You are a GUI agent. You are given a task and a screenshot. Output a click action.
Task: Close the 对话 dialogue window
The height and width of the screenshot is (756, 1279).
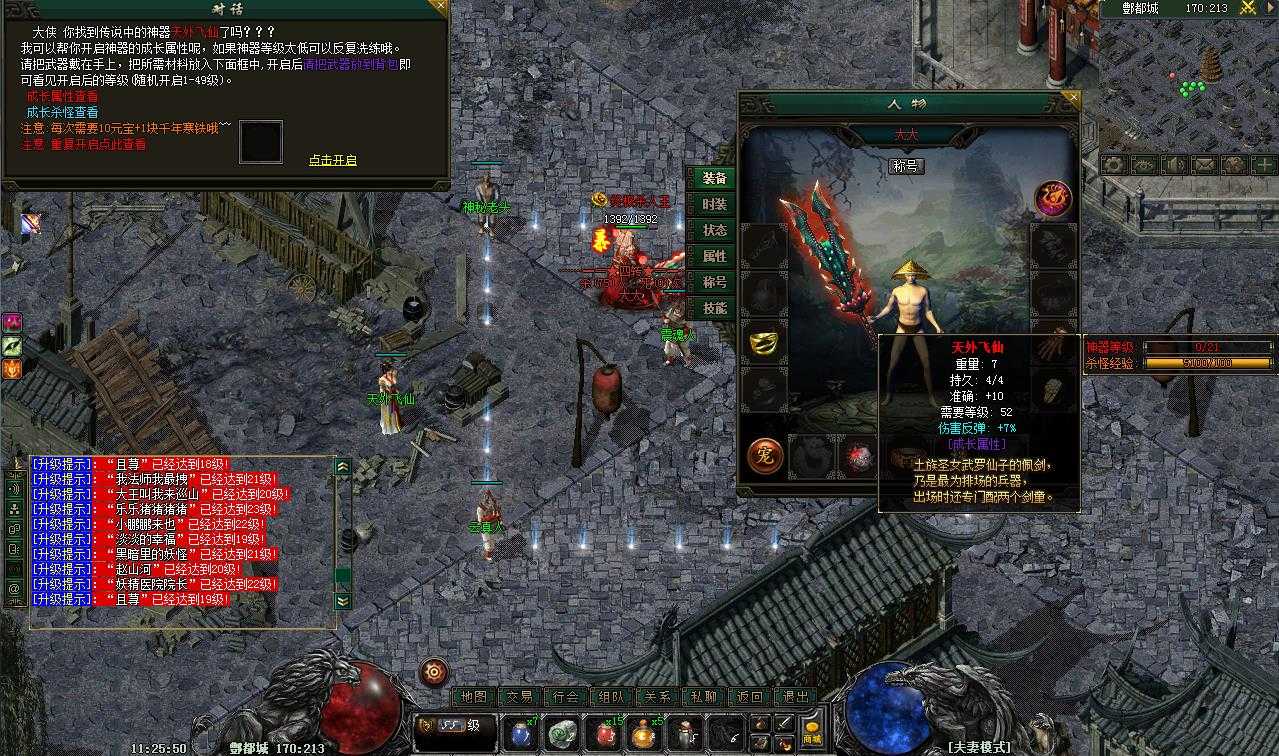(437, 8)
